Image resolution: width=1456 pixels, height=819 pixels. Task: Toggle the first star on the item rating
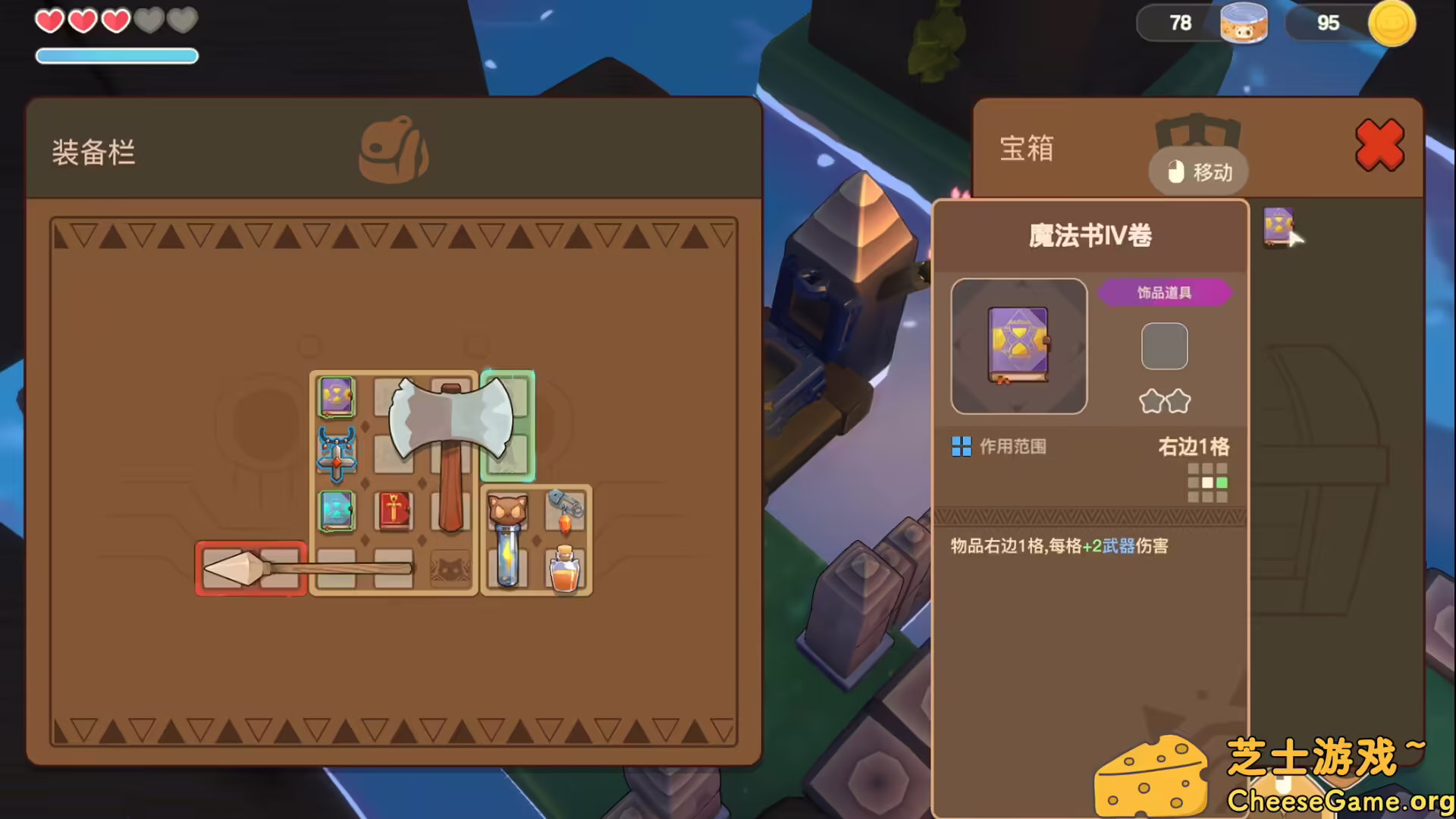tap(1151, 400)
